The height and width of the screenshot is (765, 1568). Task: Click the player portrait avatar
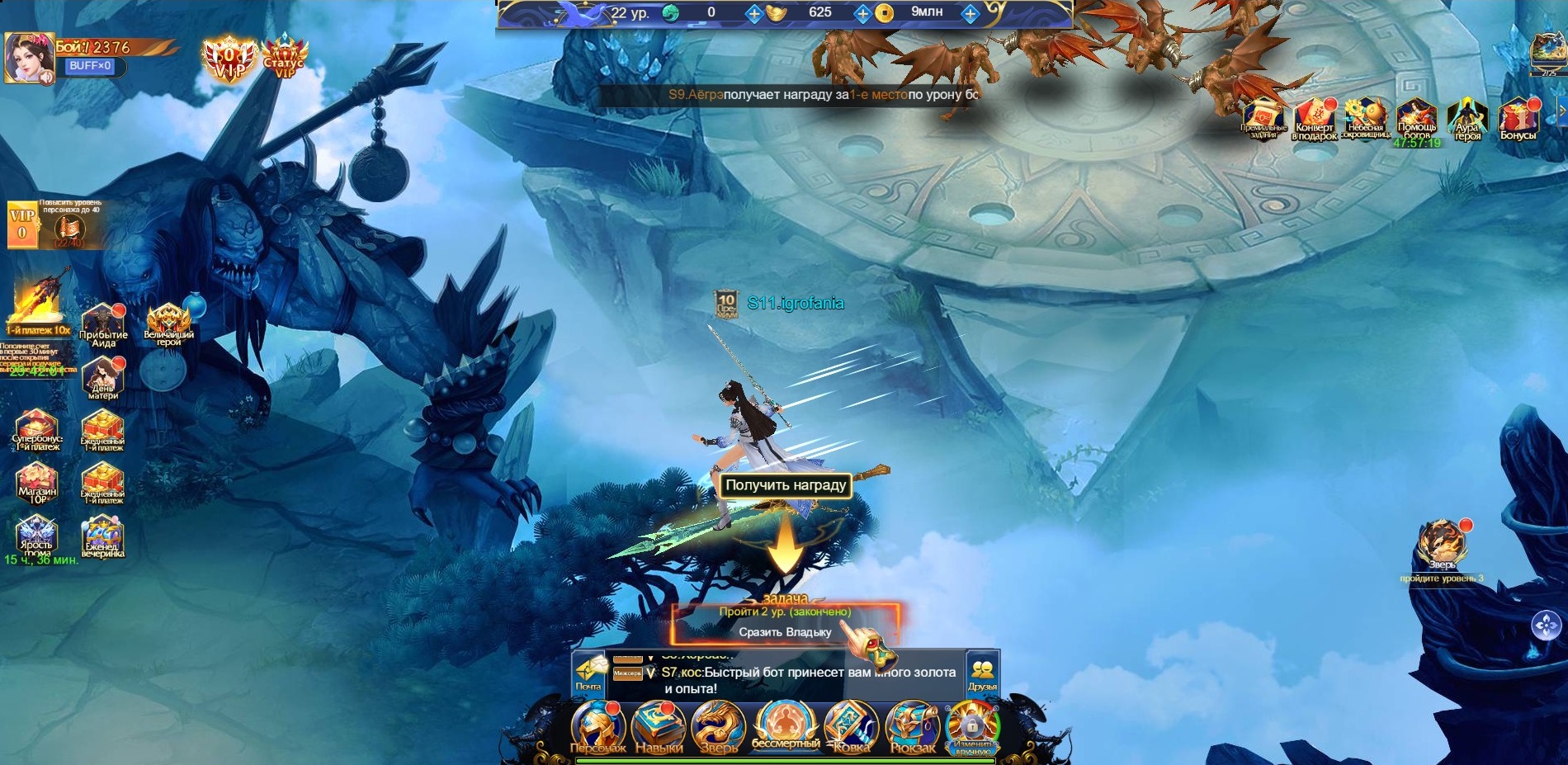click(x=27, y=58)
